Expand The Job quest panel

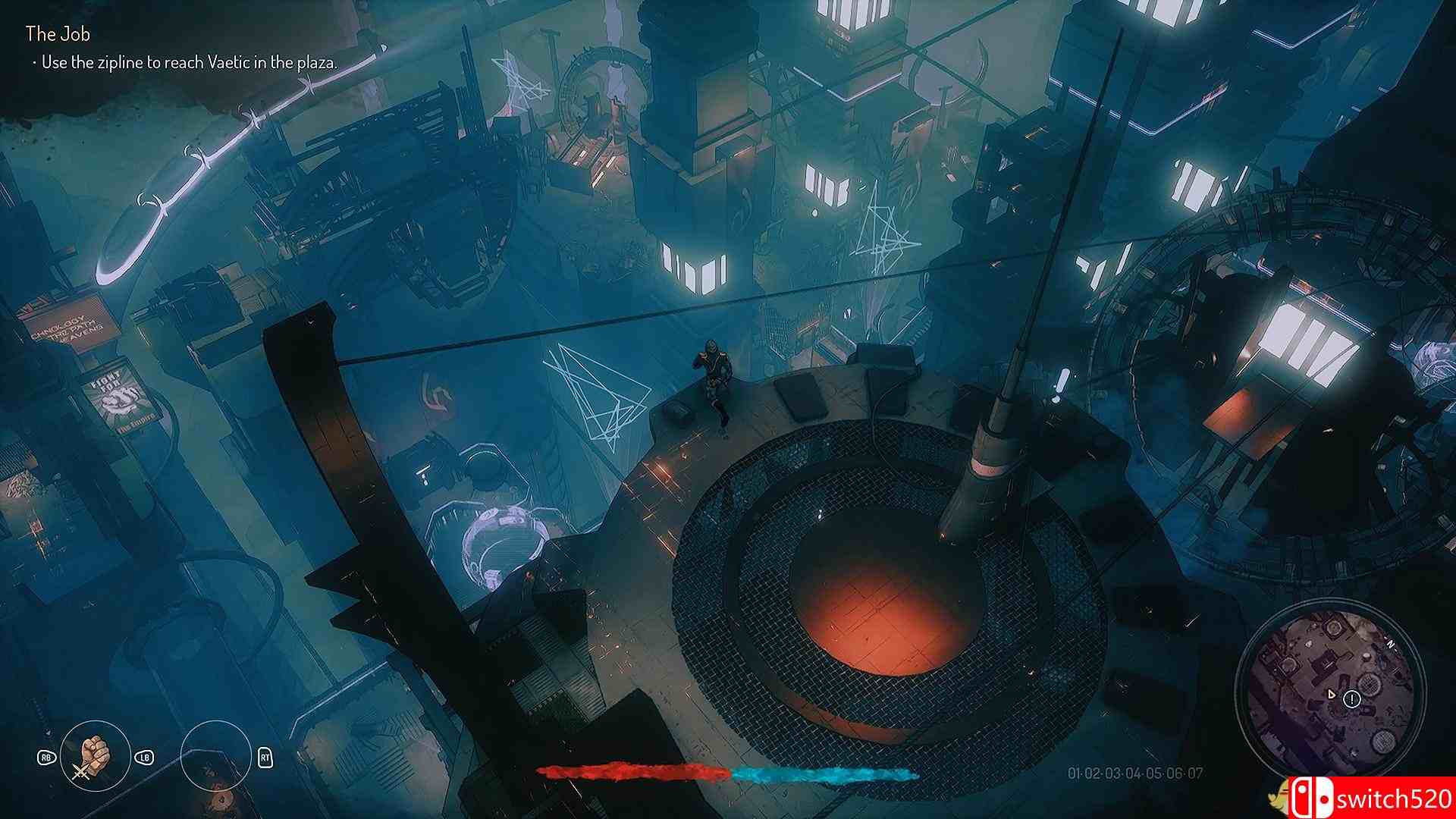(x=58, y=34)
